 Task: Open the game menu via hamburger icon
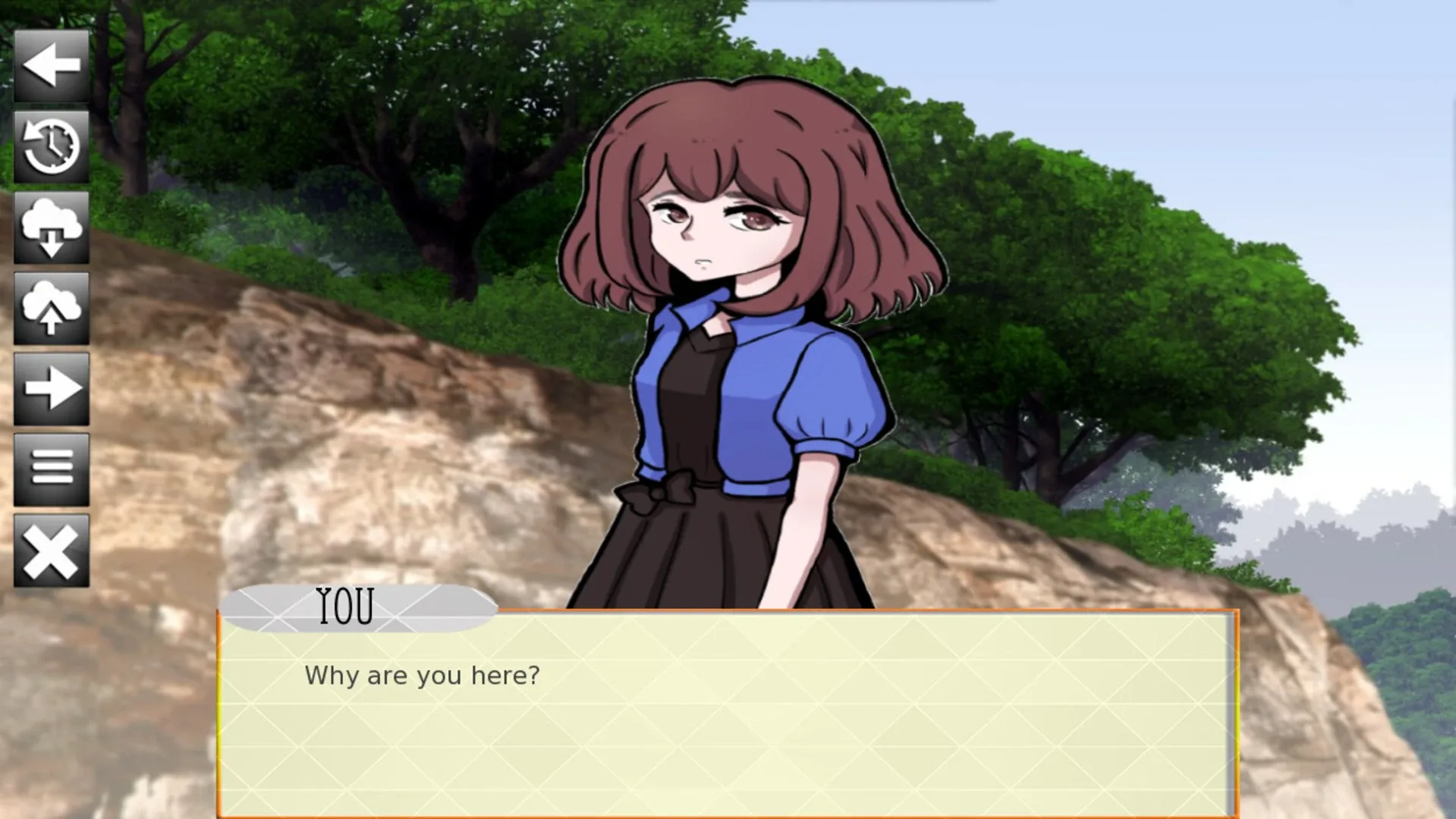click(52, 468)
